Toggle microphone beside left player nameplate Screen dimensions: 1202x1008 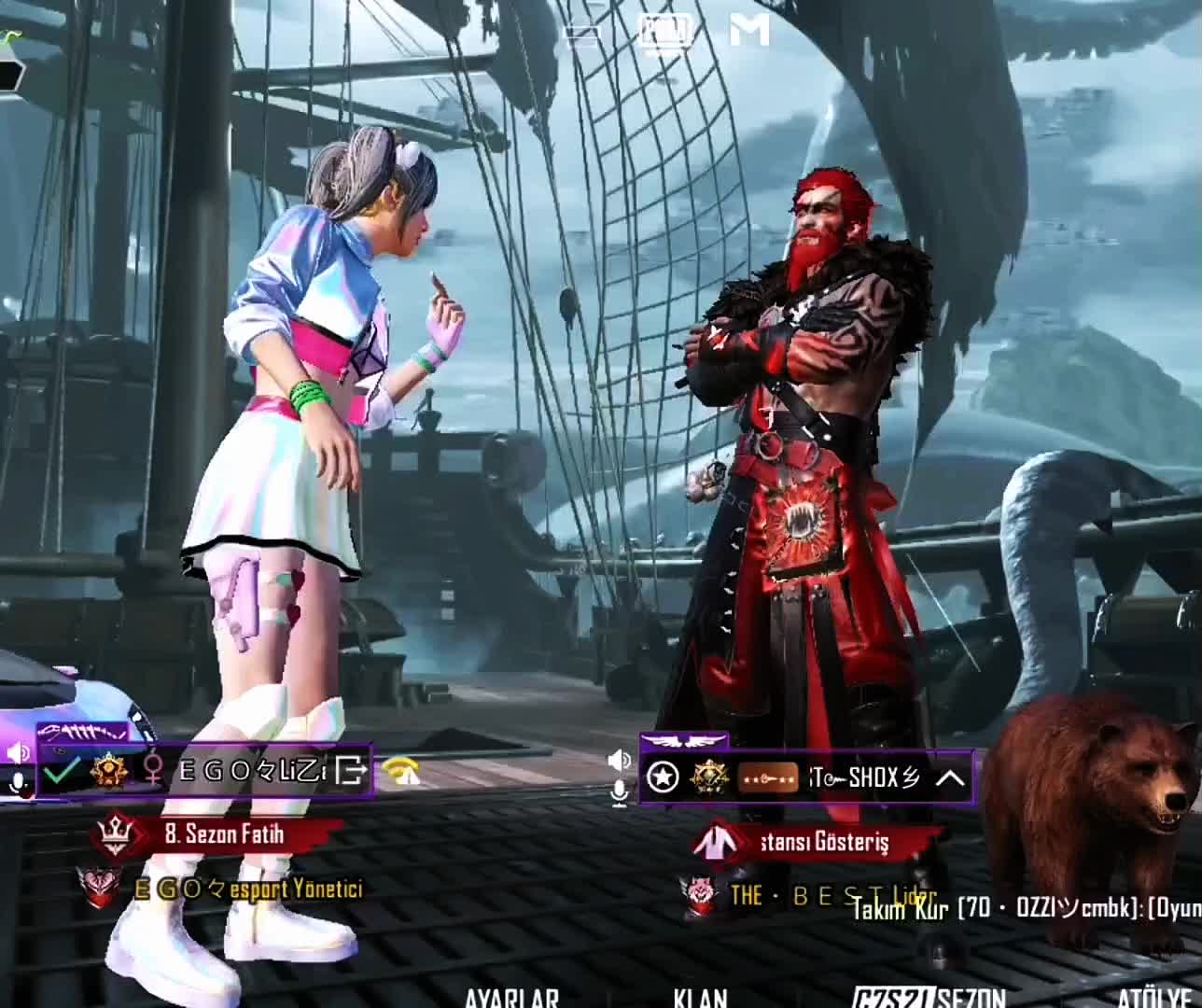[18, 785]
